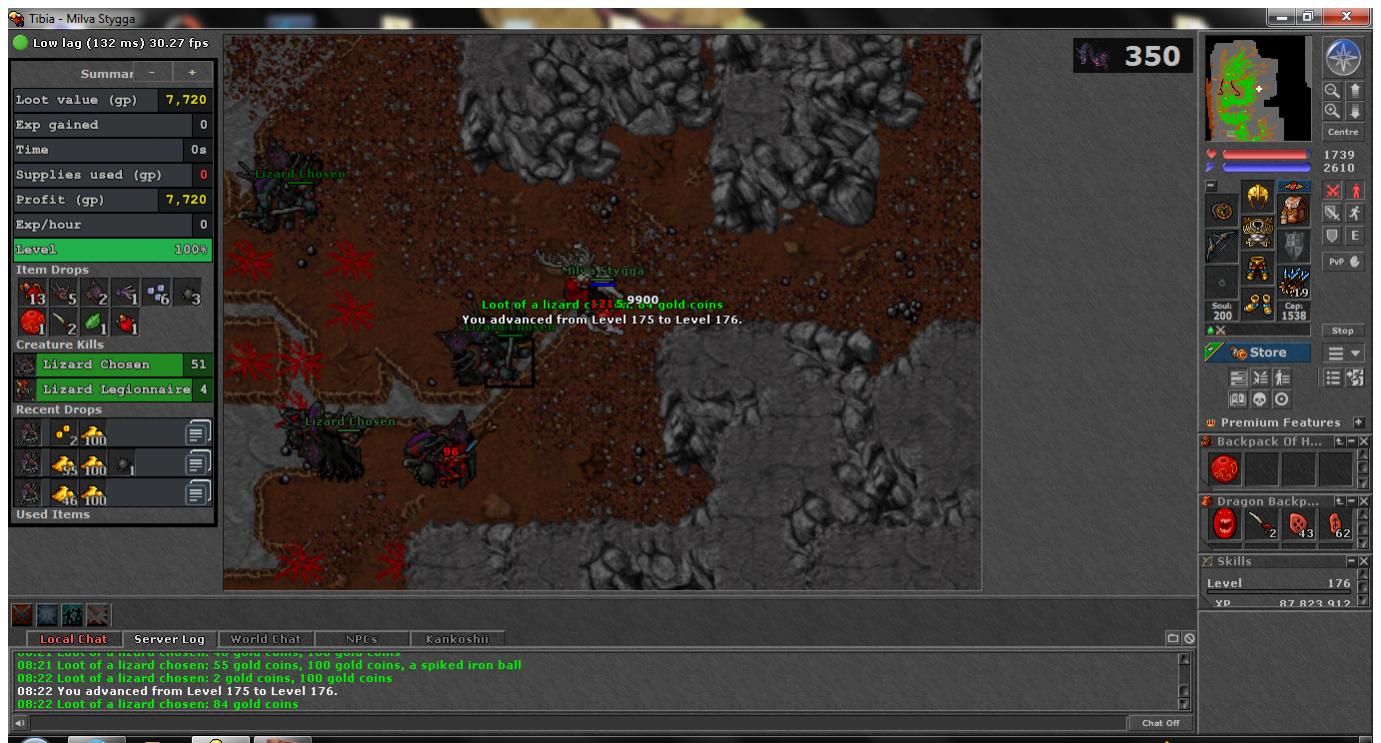Close the Dragon Backpack container
This screenshot has width=1381, height=743.
pyautogui.click(x=1365, y=500)
